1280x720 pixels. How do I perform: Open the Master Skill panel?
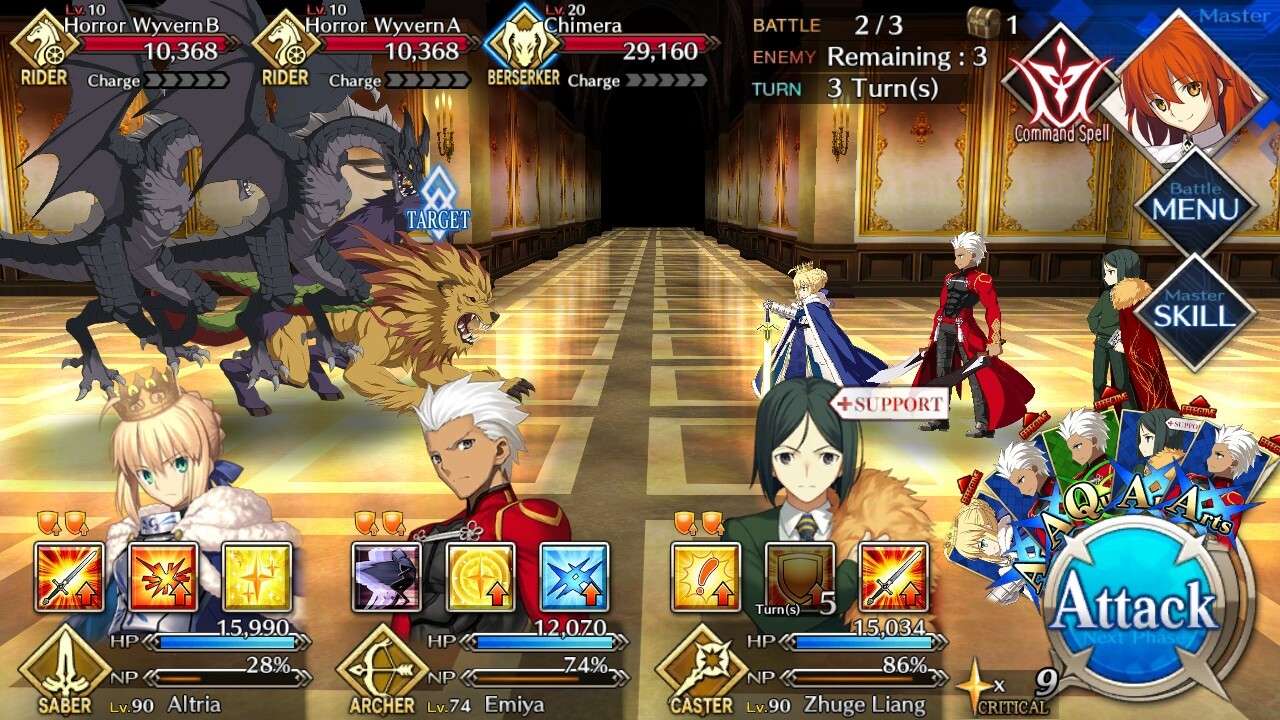pos(1195,310)
